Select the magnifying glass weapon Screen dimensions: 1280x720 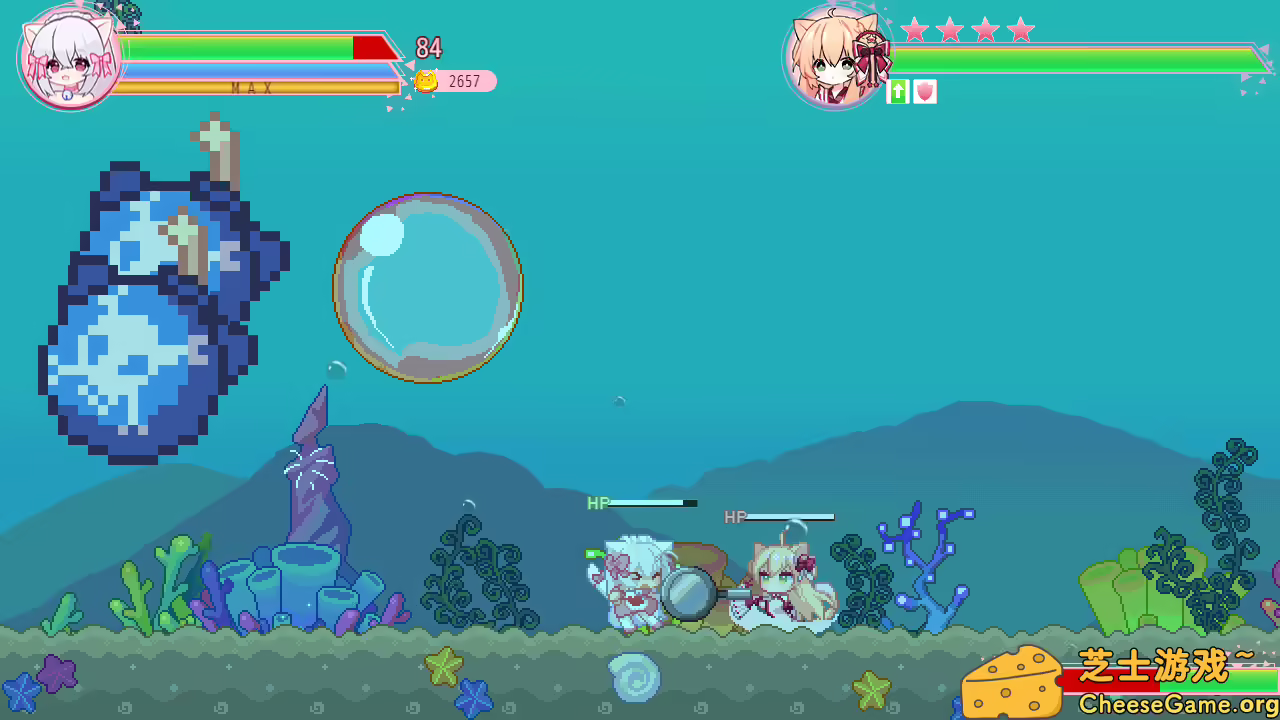click(x=688, y=595)
